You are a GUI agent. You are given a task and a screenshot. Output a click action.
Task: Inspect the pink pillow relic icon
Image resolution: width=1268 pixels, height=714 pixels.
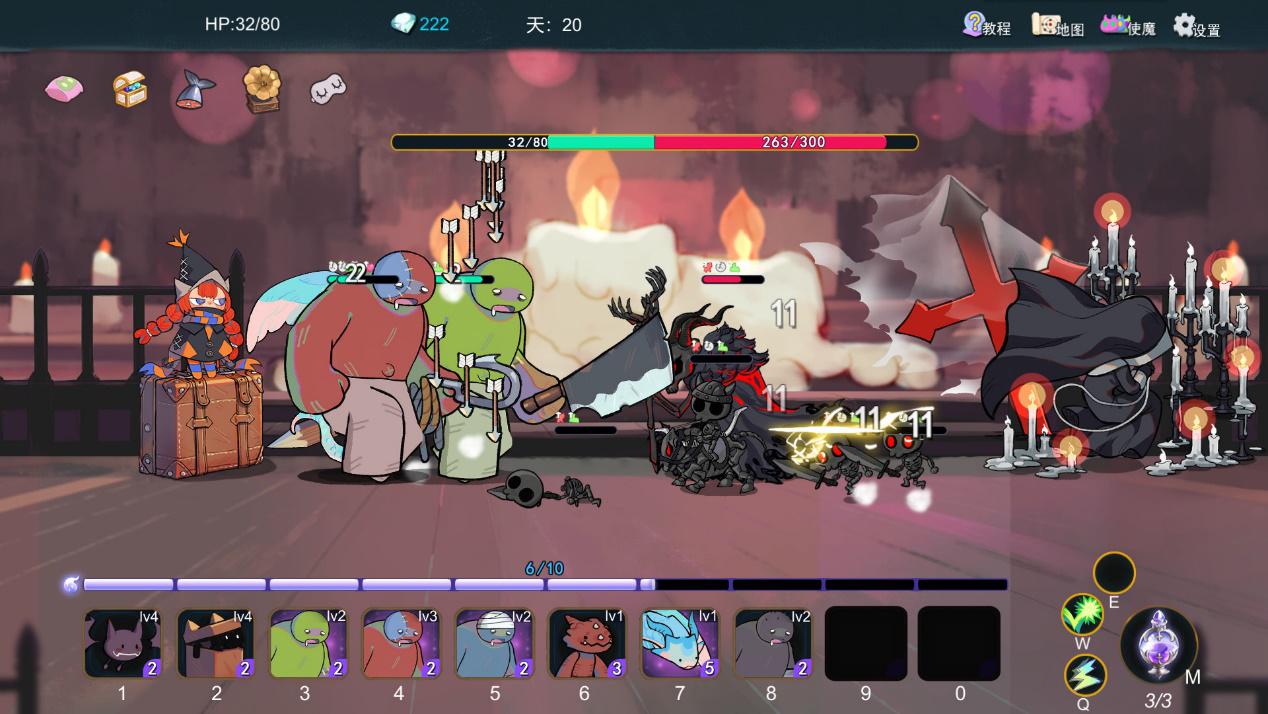click(x=64, y=90)
